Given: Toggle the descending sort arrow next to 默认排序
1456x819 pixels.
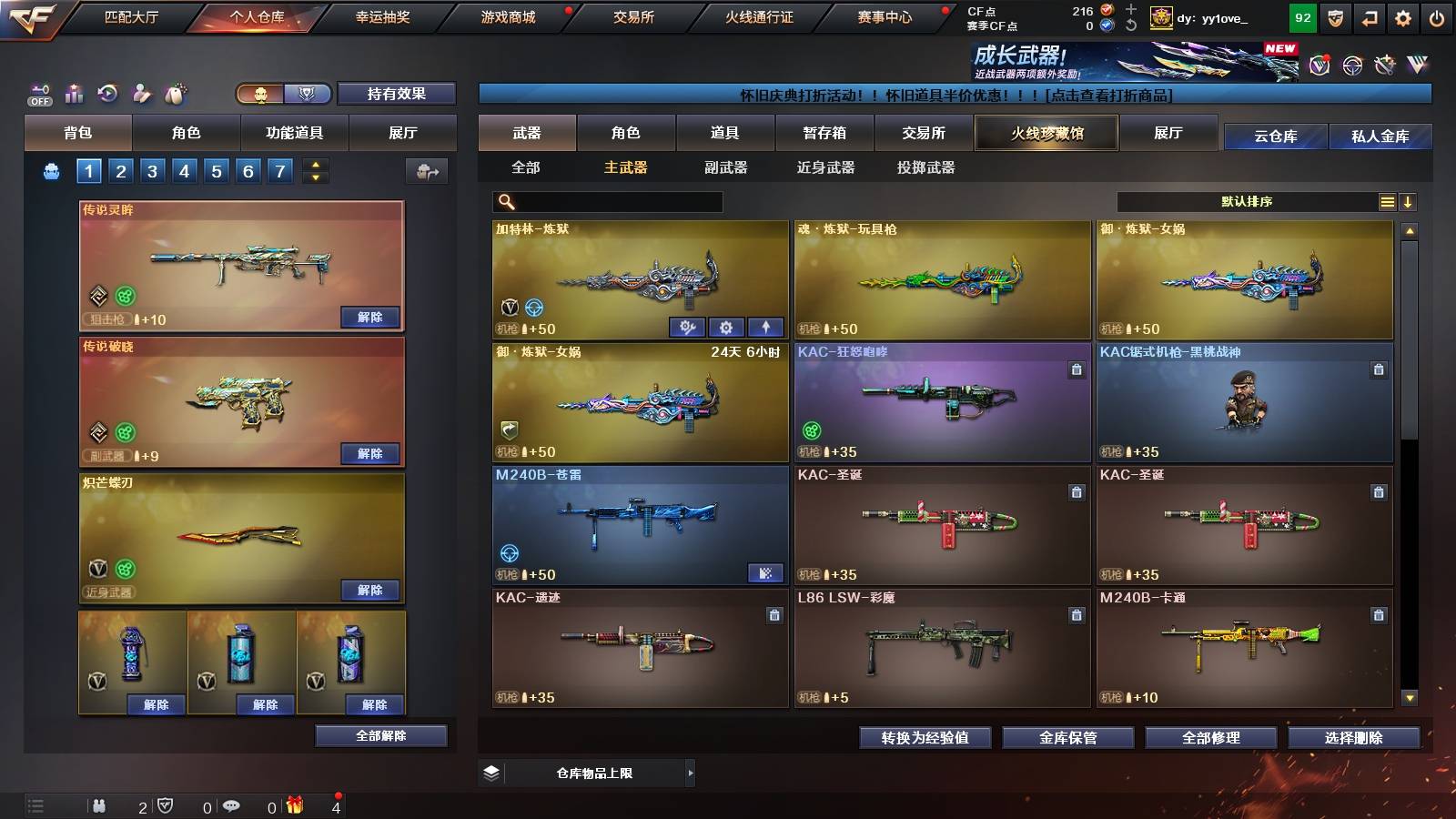Looking at the screenshot, I should point(1410,201).
